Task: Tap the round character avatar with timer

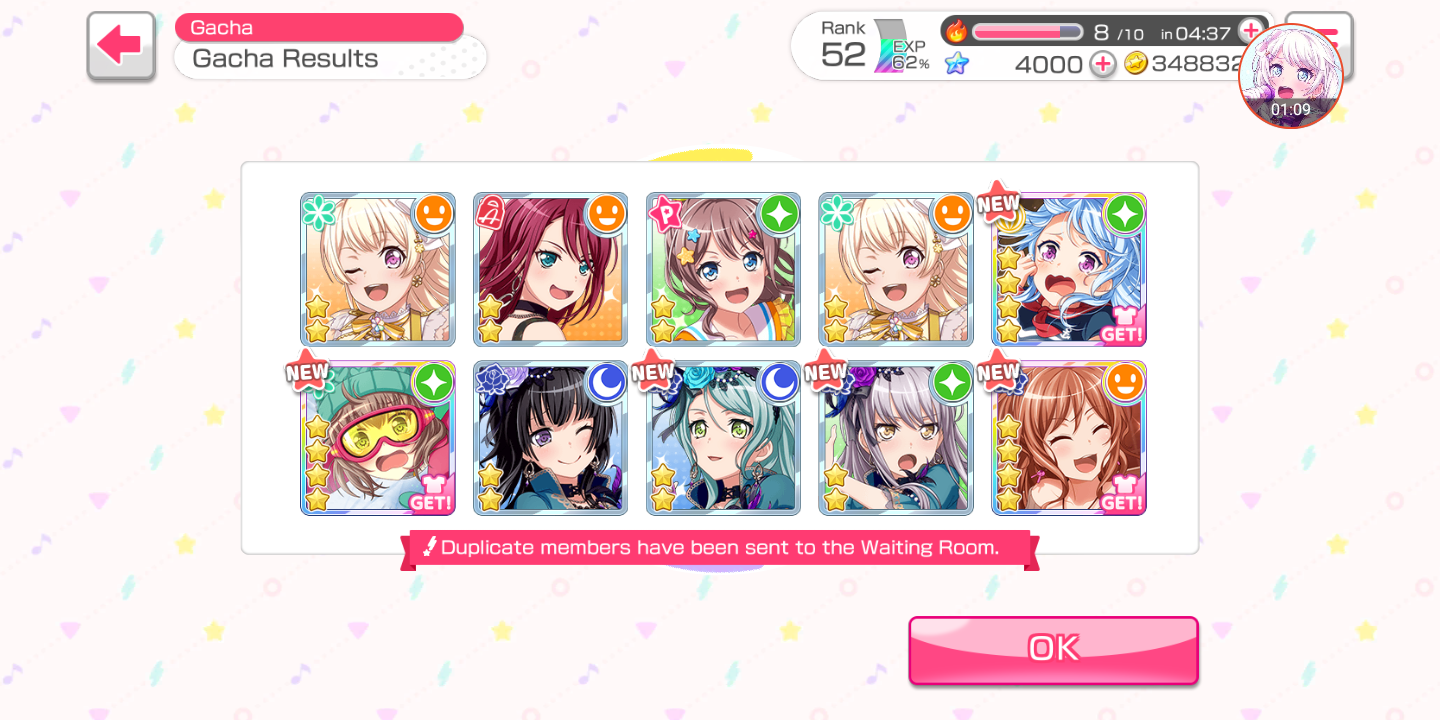Action: [1290, 76]
